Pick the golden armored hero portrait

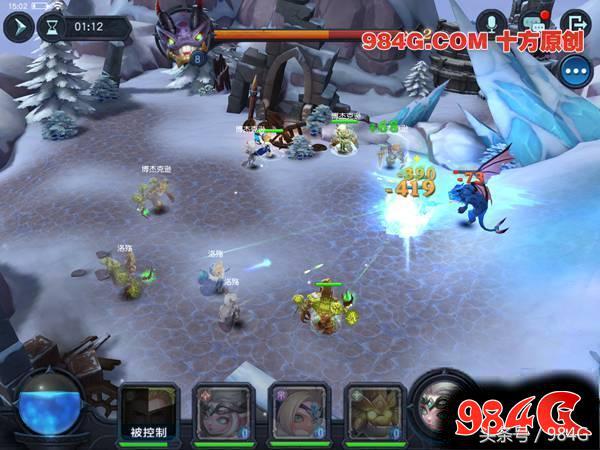(x=367, y=408)
